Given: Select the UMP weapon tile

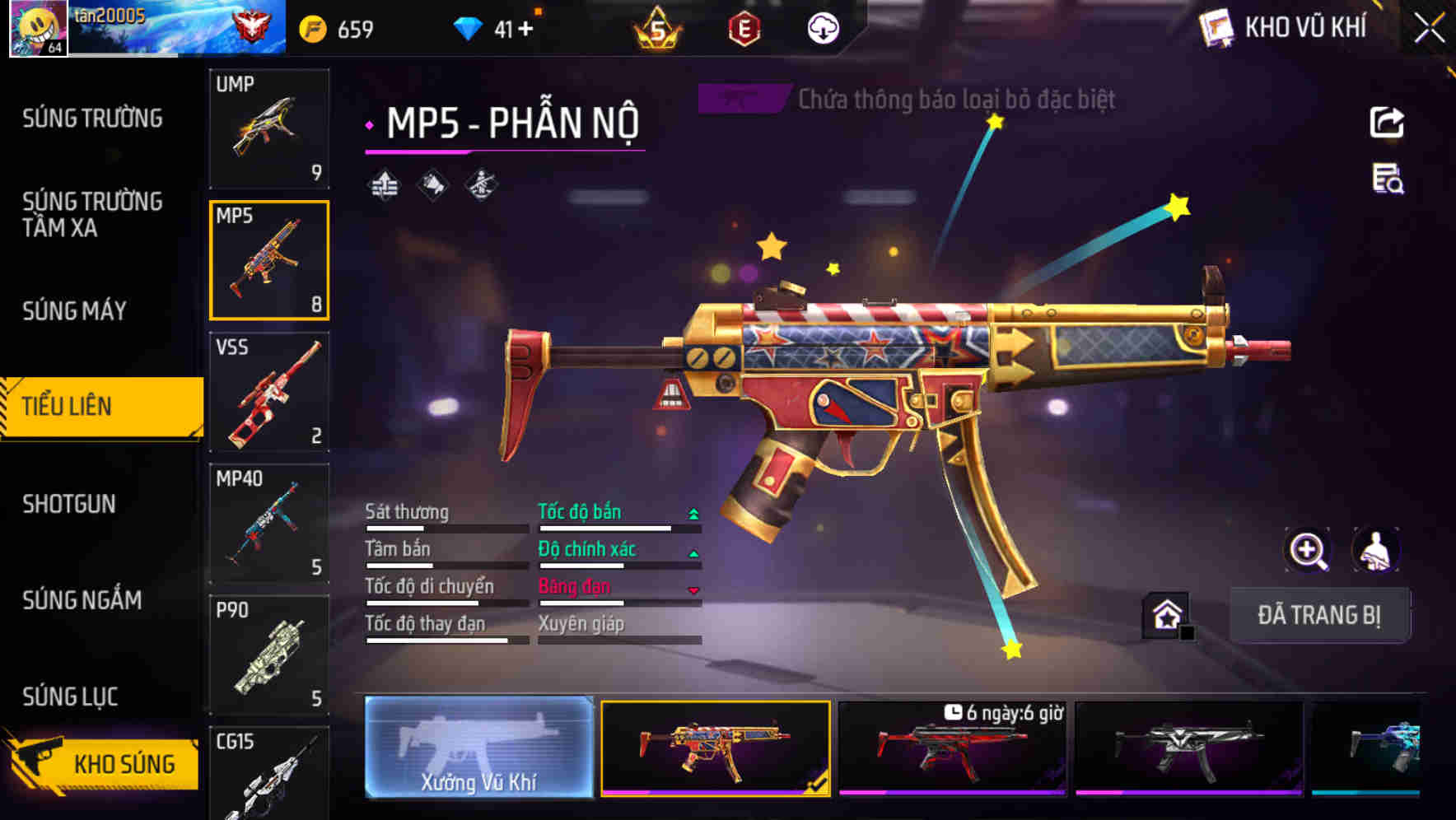Looking at the screenshot, I should pyautogui.click(x=269, y=128).
